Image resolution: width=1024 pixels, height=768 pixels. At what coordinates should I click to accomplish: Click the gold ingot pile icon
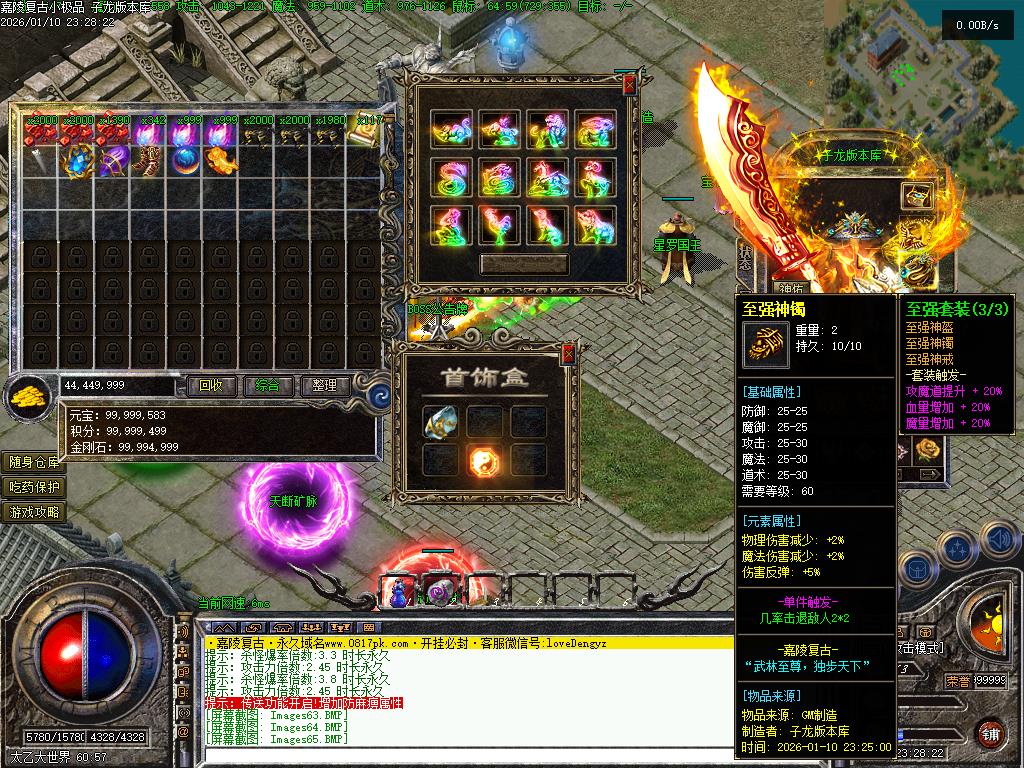pyautogui.click(x=28, y=397)
